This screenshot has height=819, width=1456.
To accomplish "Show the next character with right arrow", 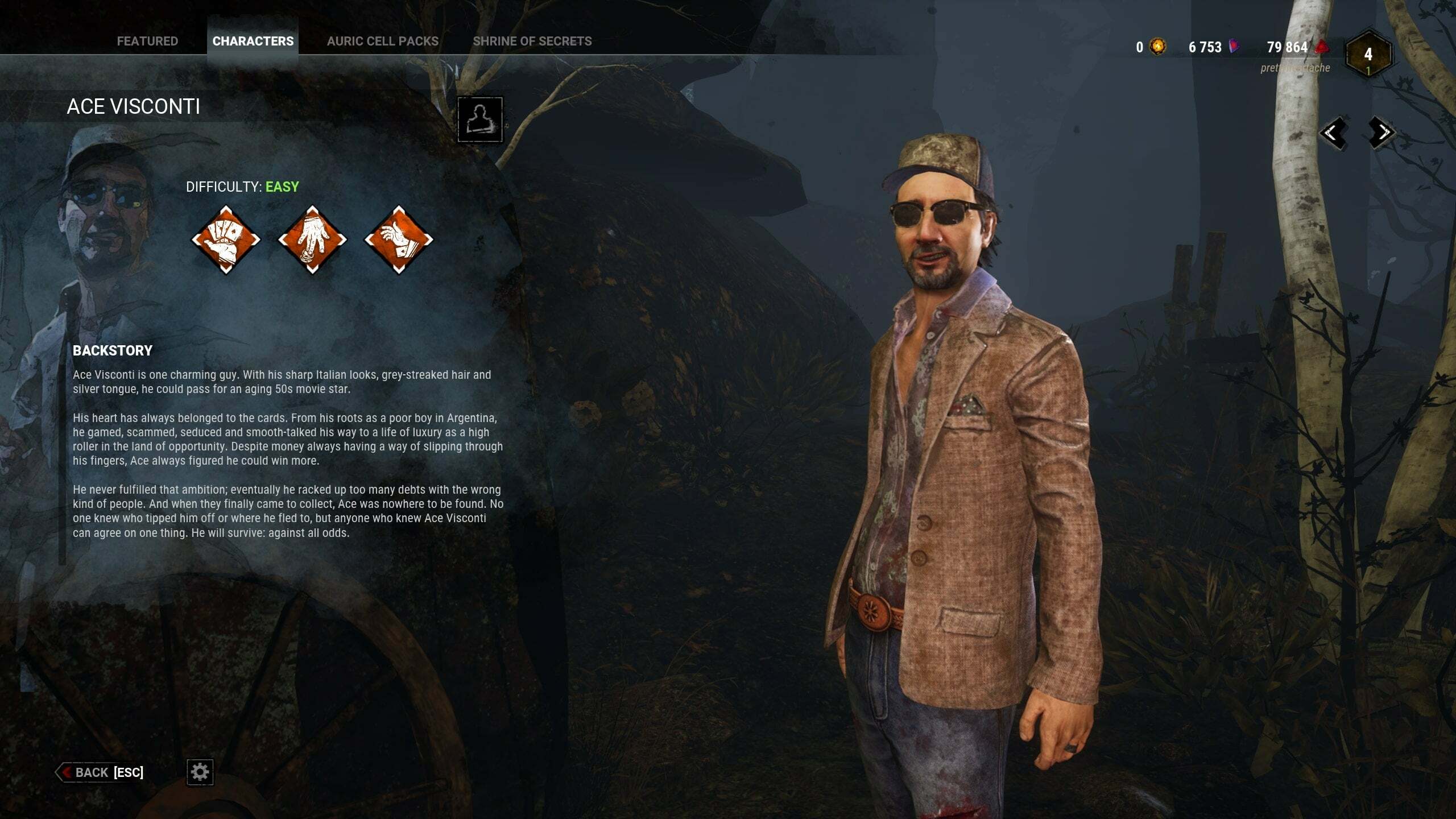I will tap(1381, 133).
